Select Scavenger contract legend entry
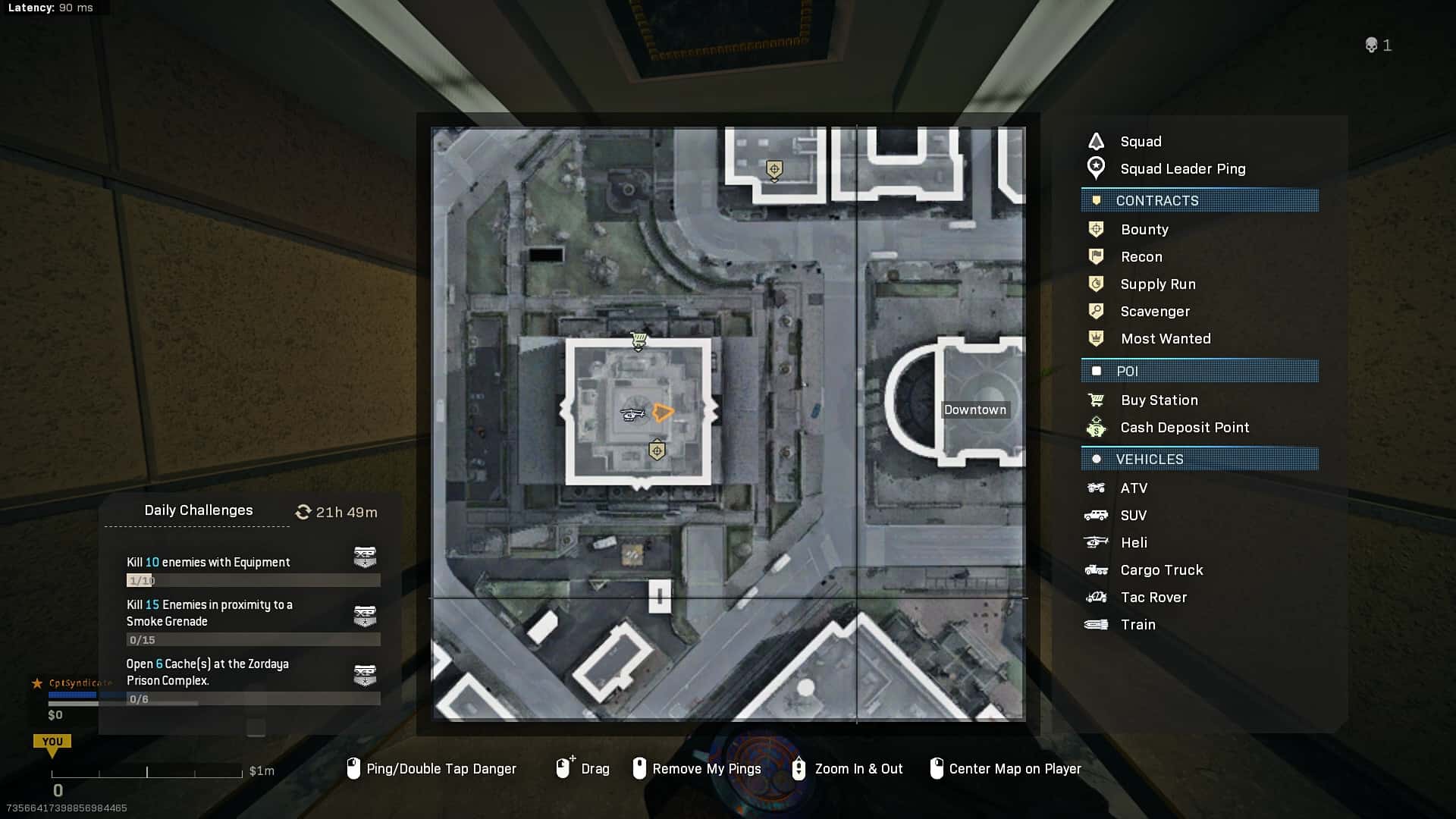1456x819 pixels. click(x=1154, y=311)
